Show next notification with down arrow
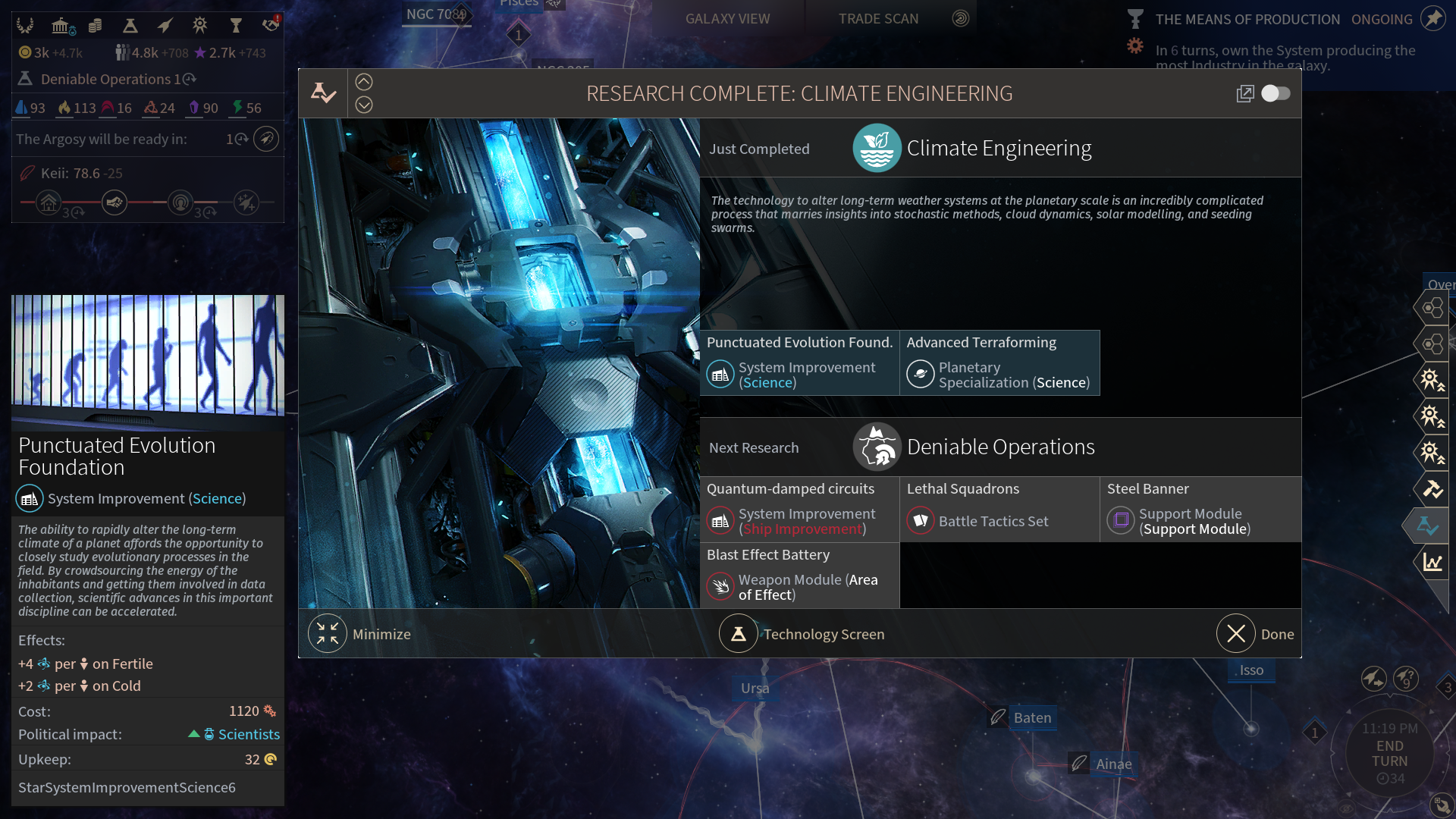The width and height of the screenshot is (1456, 819). [364, 105]
